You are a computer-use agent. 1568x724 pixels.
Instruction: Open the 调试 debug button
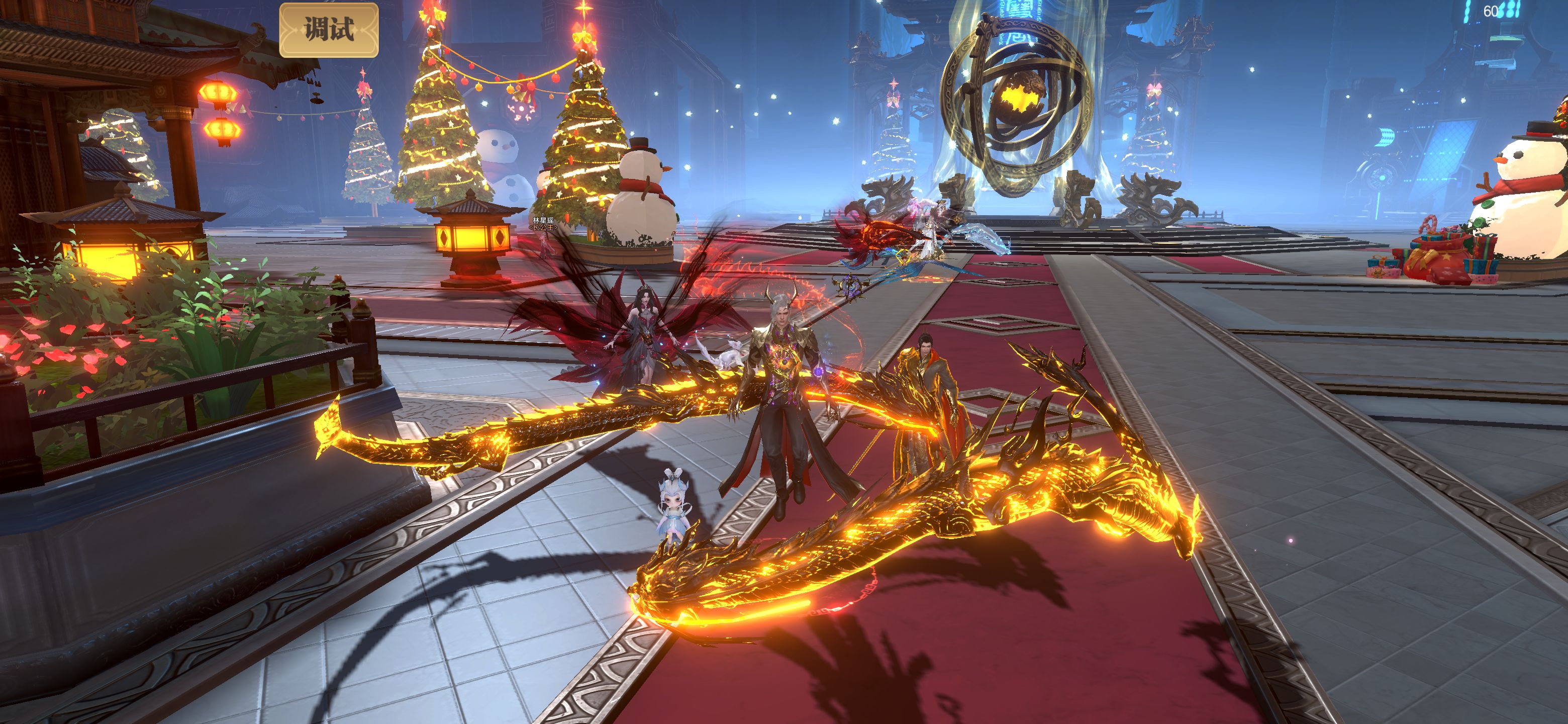coord(329,30)
